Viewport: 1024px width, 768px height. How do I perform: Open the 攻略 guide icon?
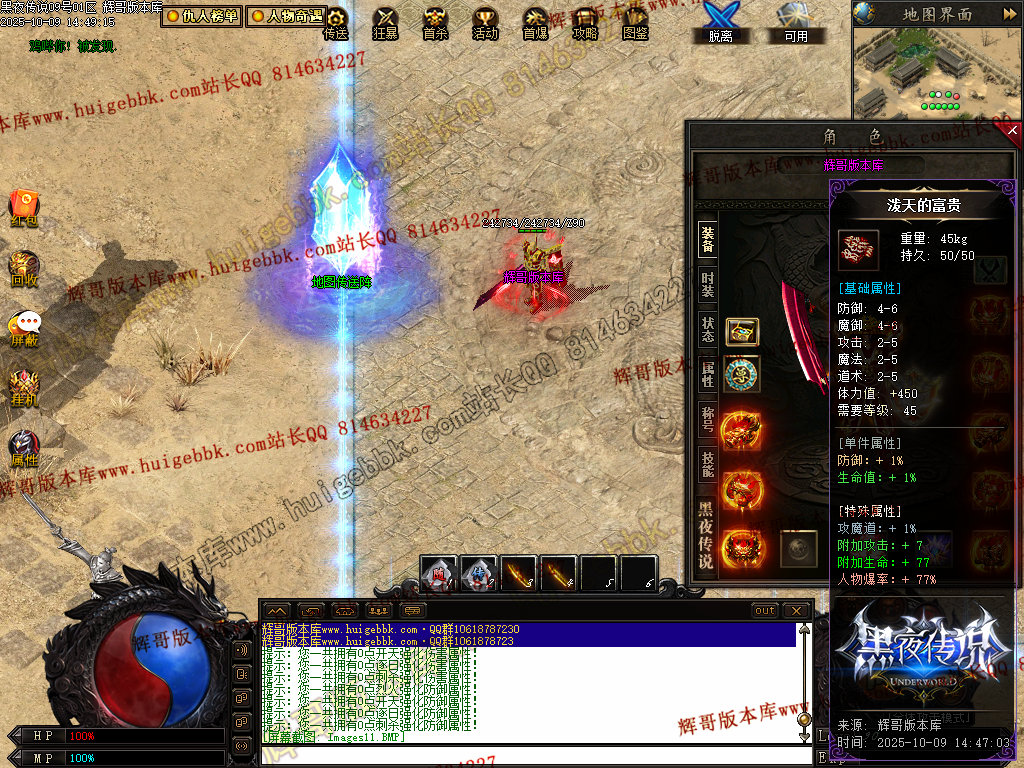[x=585, y=23]
